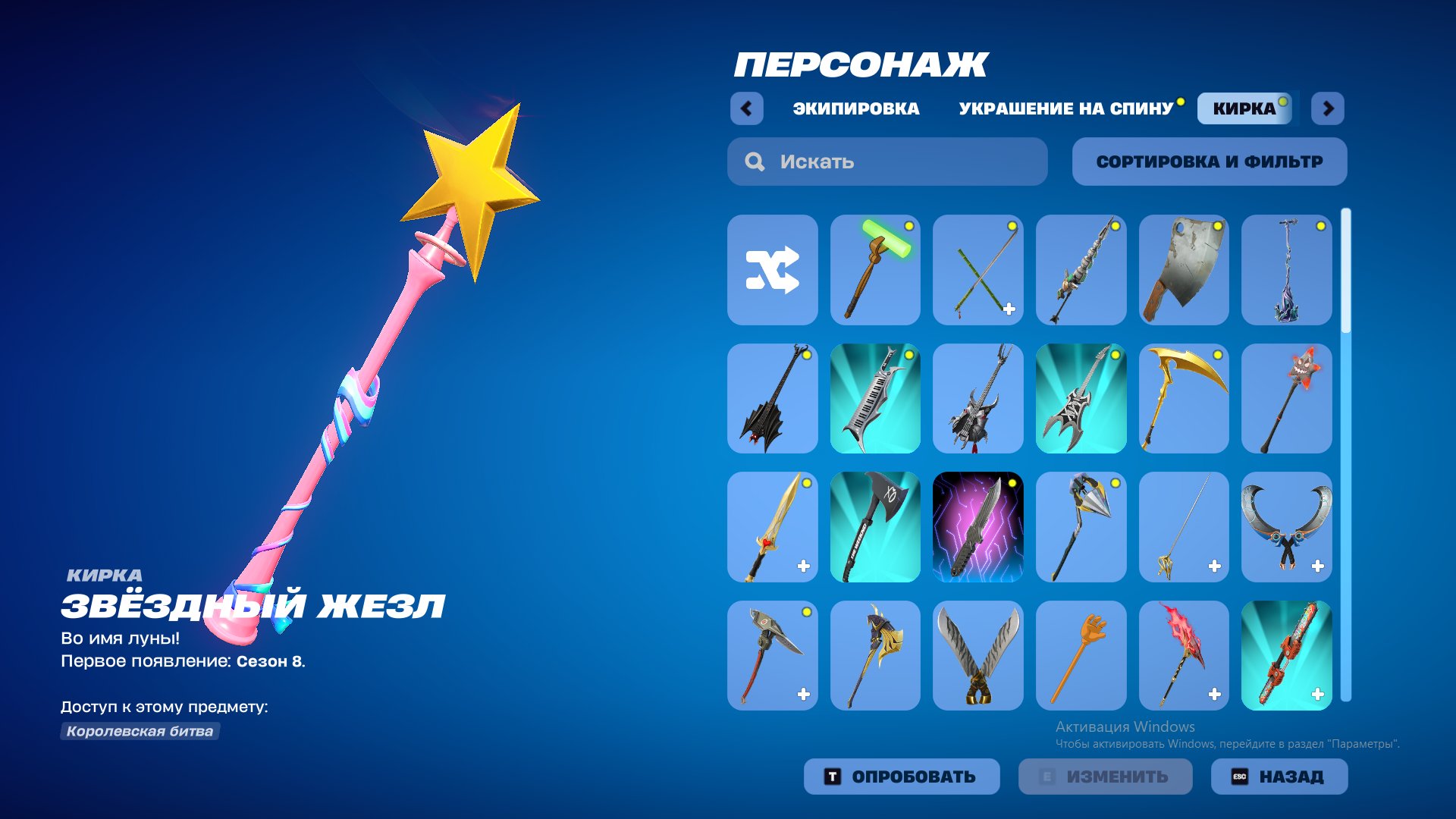Select the dual curved blades pickaxe
Viewport: 1456px width, 819px height.
click(978, 656)
